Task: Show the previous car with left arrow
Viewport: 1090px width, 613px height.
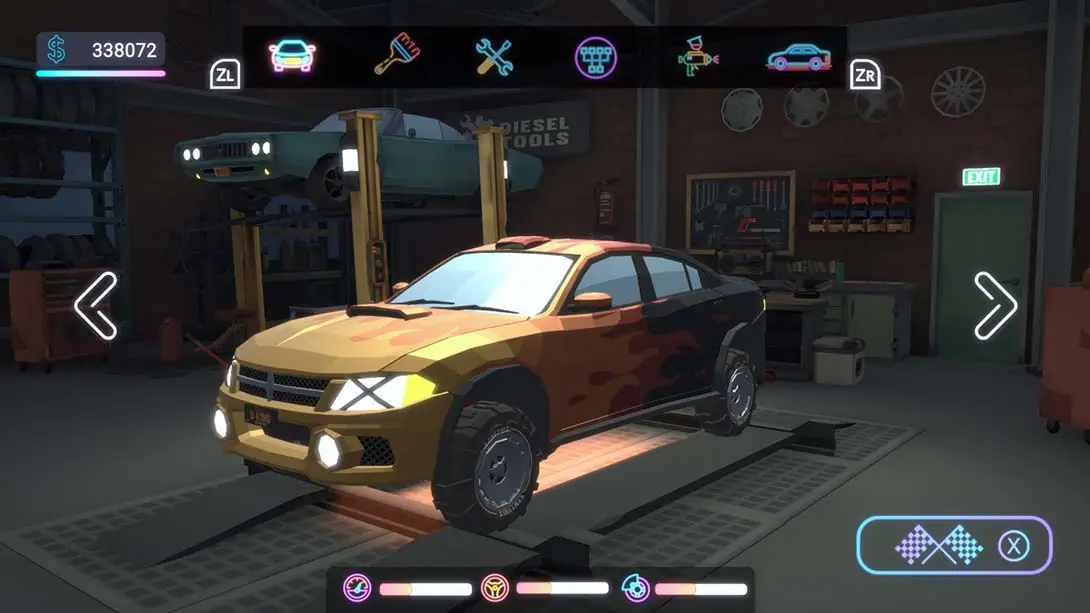Action: 96,305
